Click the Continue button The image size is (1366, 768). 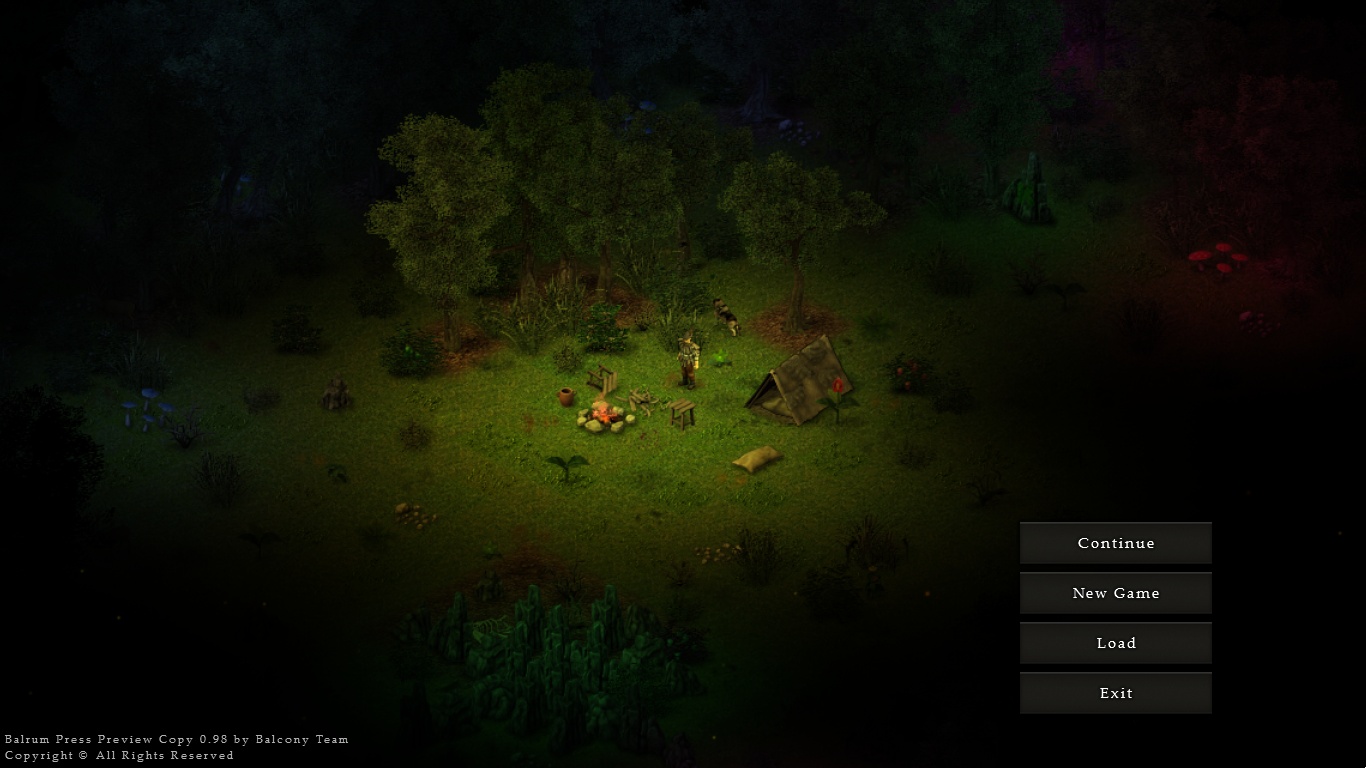click(x=1115, y=543)
